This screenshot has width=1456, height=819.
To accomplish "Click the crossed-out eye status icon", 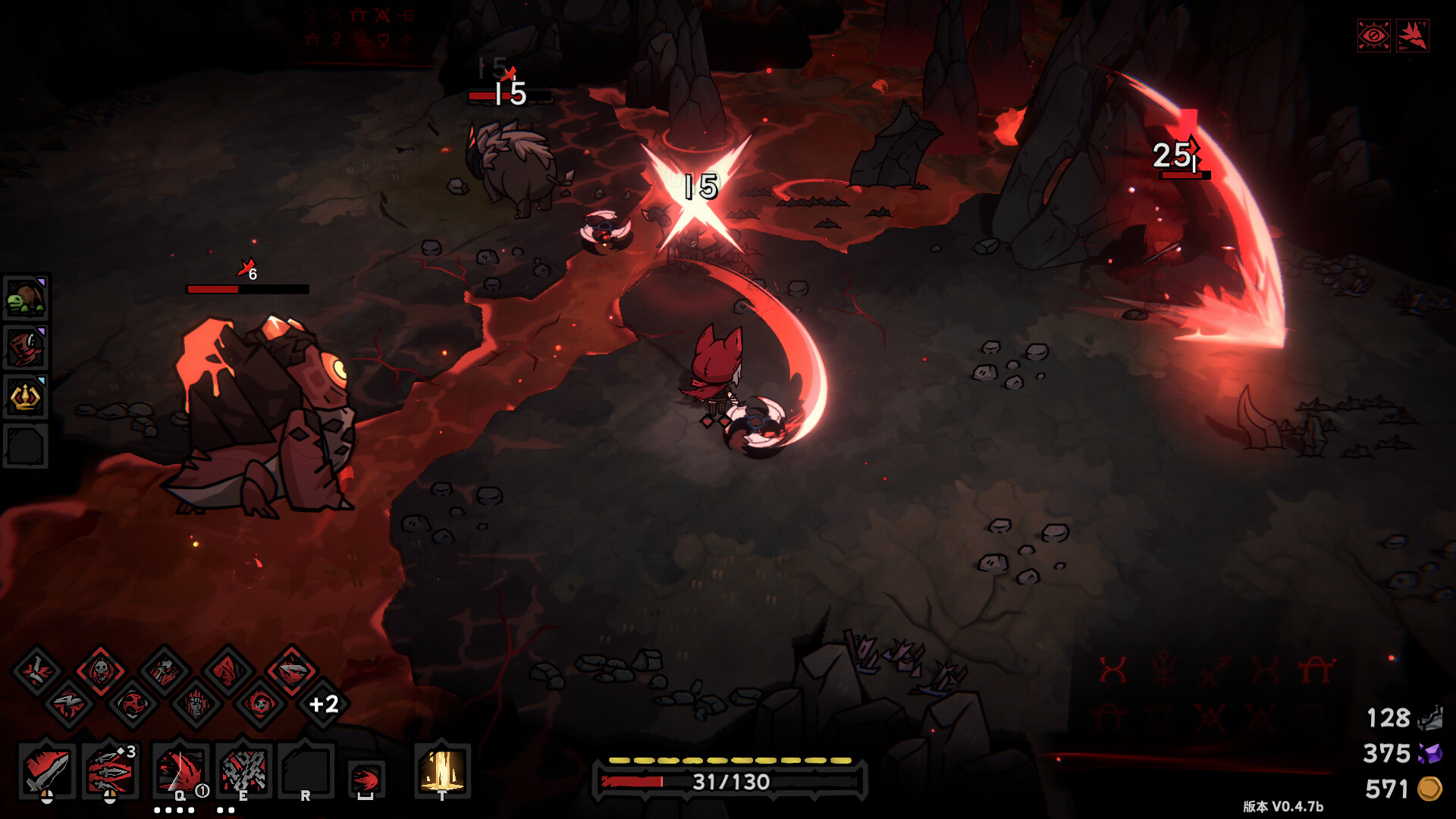I will tap(1373, 36).
